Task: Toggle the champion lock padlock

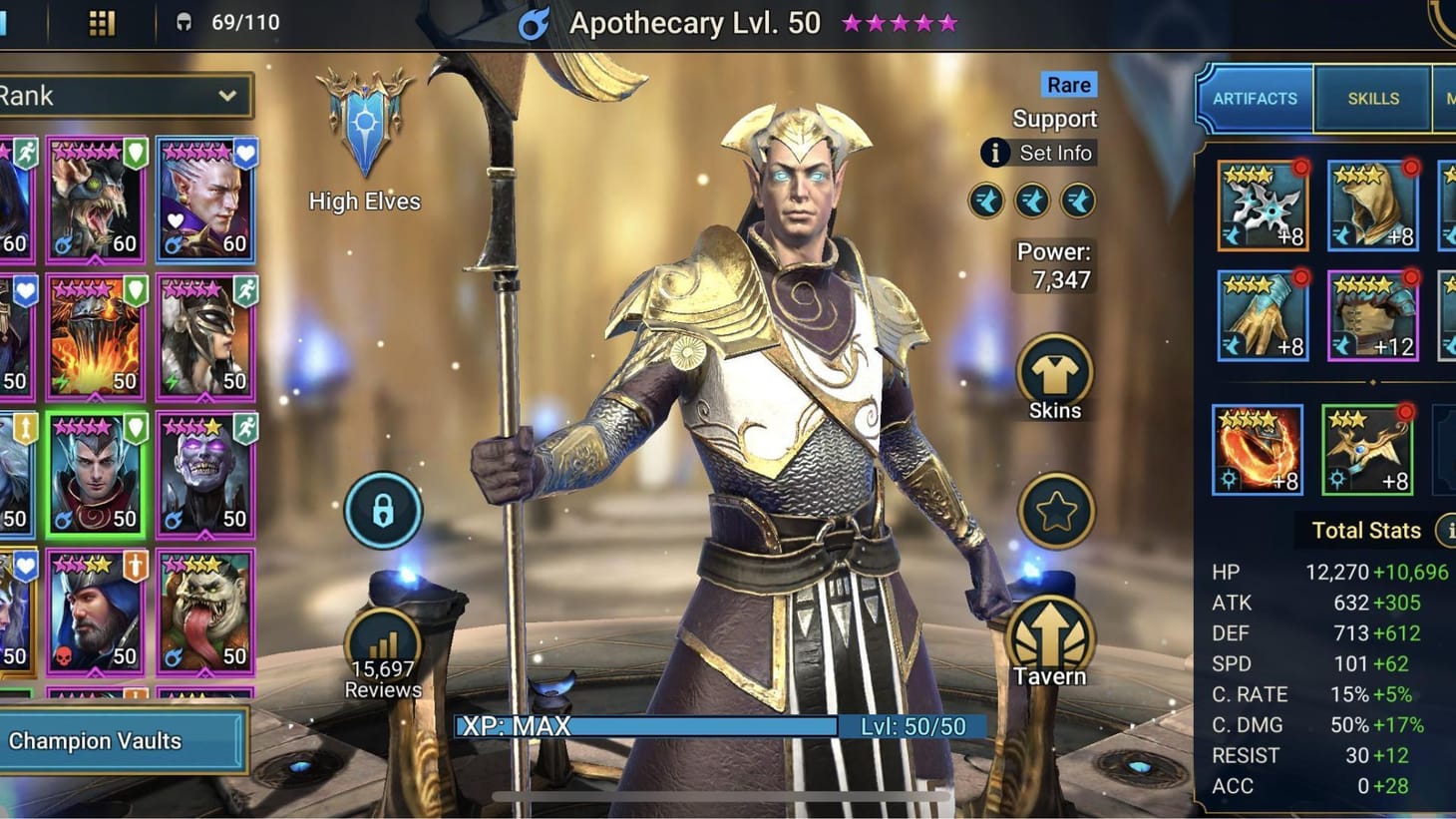Action: (x=384, y=510)
